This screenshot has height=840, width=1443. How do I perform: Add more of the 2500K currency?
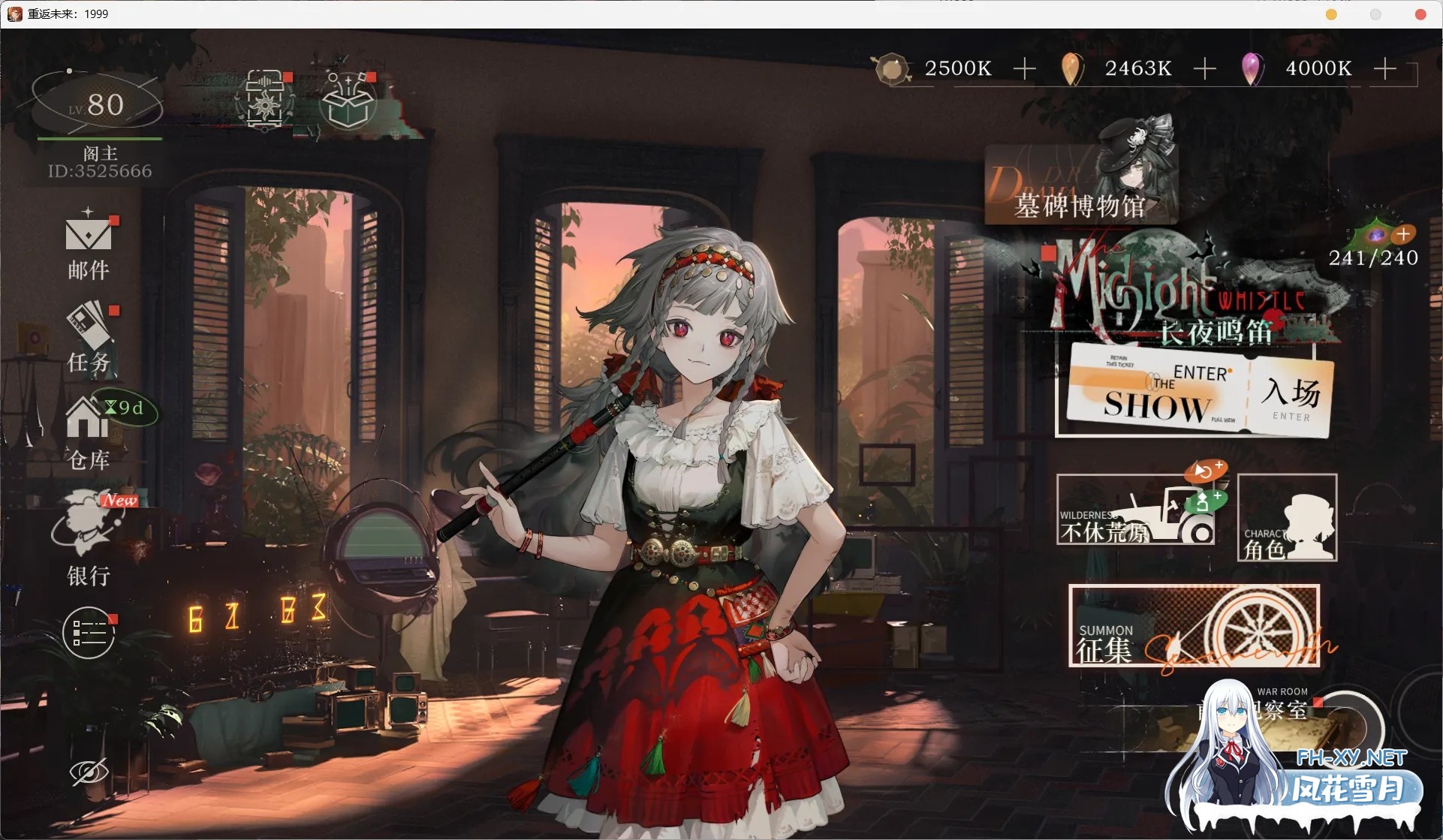click(1024, 69)
